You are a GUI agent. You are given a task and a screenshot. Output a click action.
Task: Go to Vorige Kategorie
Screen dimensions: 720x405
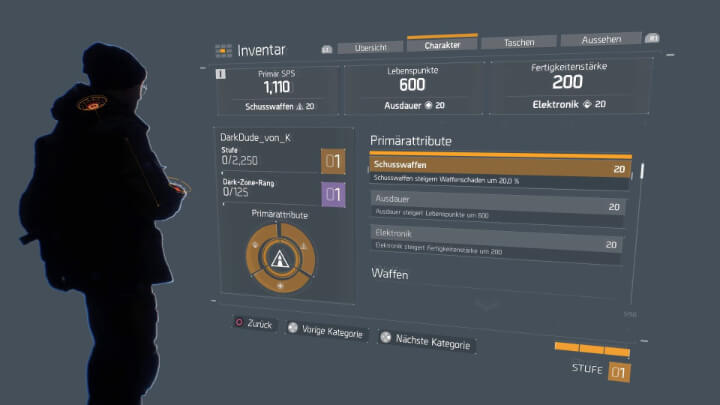325,332
